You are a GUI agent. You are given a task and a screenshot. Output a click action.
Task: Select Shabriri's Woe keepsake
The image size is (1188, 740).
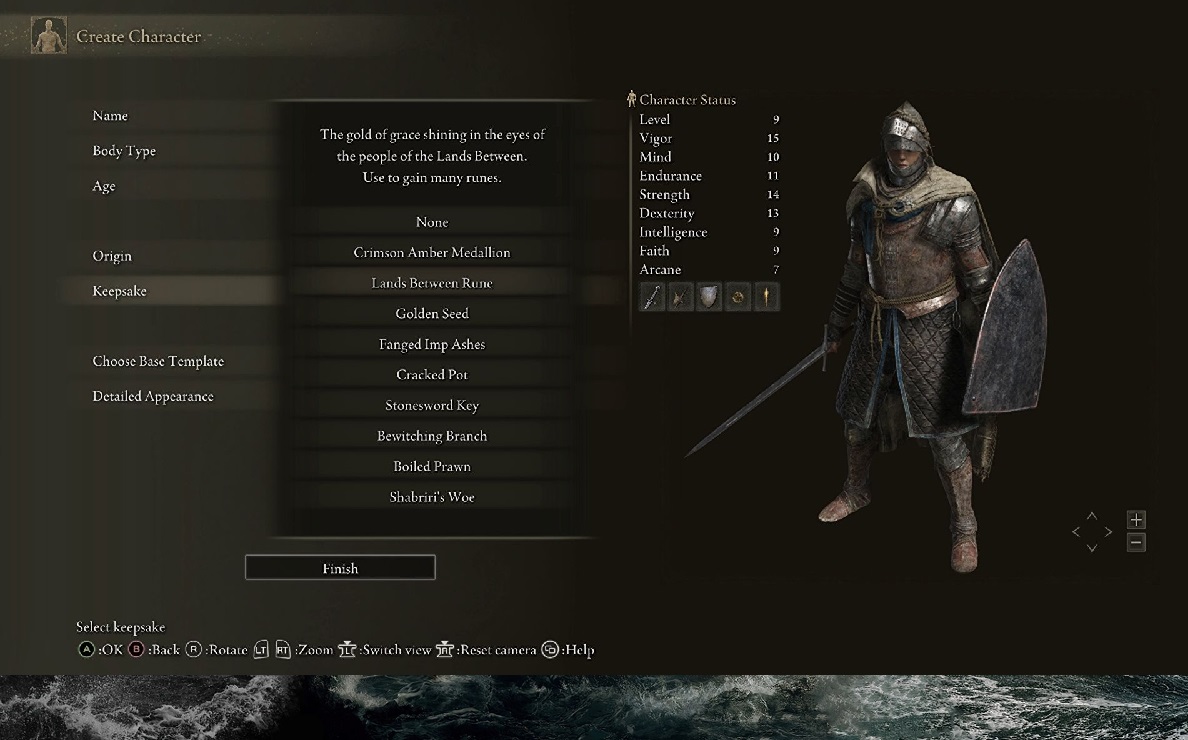(x=432, y=497)
